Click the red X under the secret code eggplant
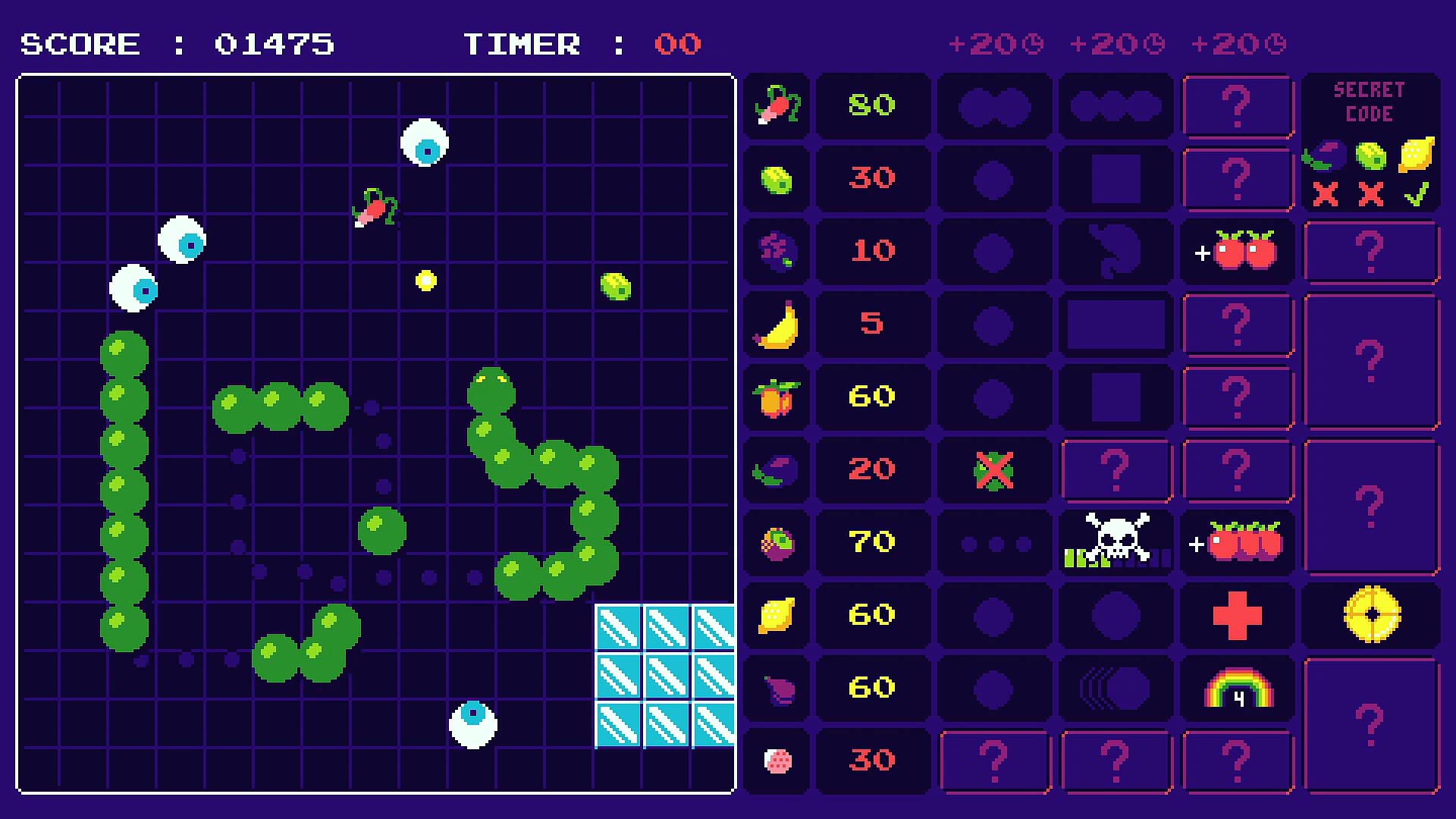The width and height of the screenshot is (1456, 819). (x=1326, y=196)
